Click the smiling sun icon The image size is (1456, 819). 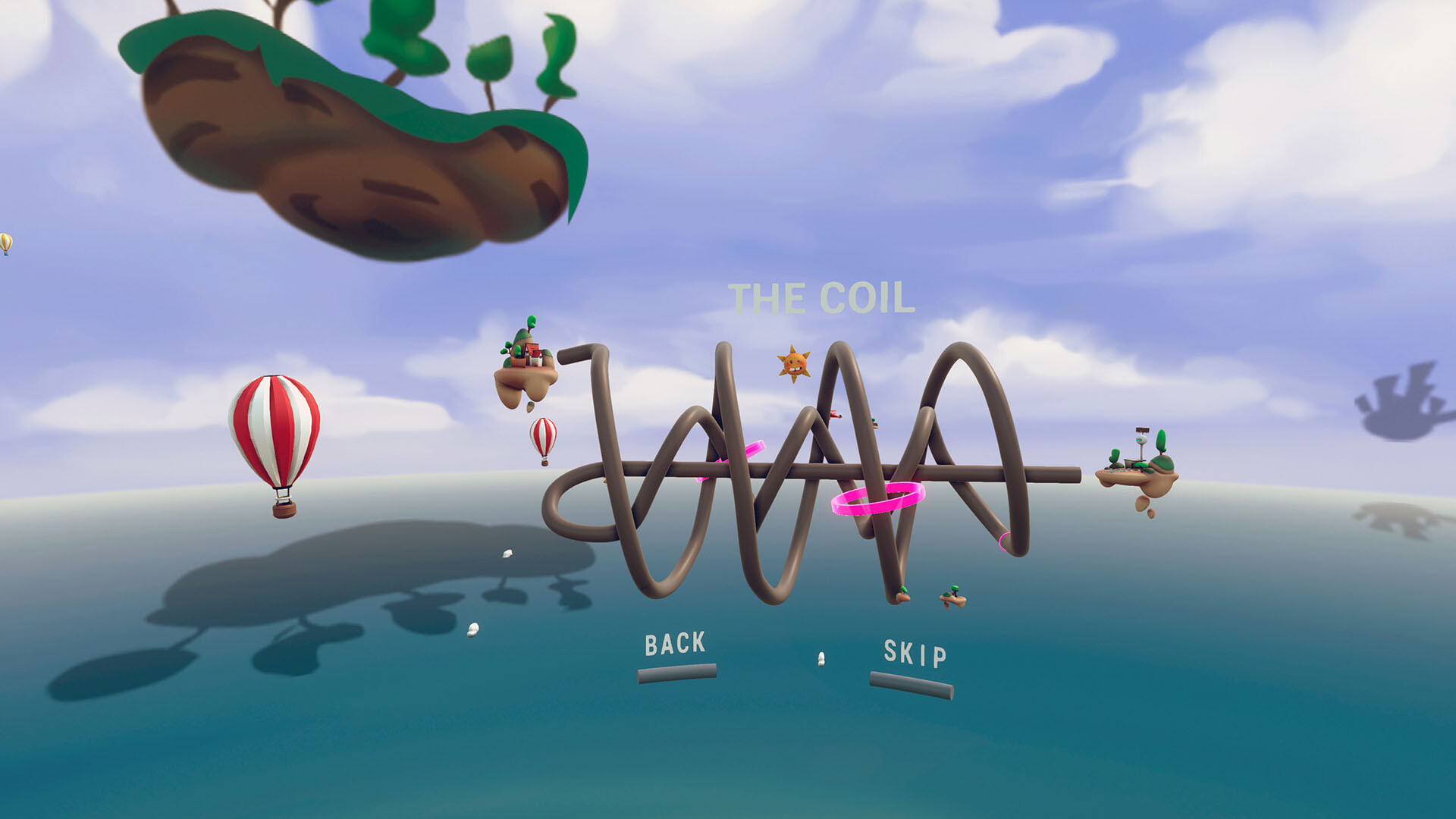coord(795,362)
